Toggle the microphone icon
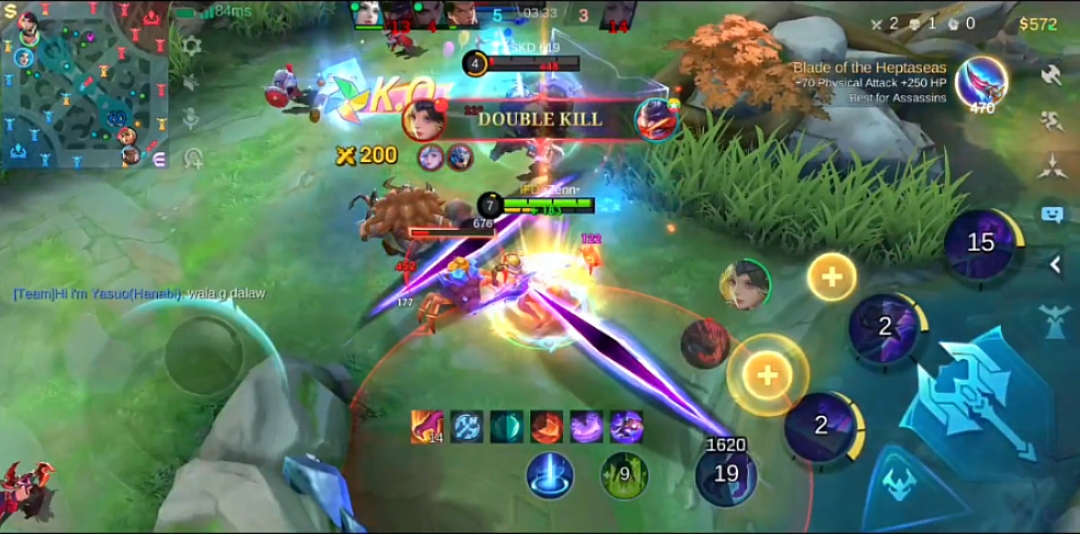Screen dimensions: 1080x534 (192, 119)
